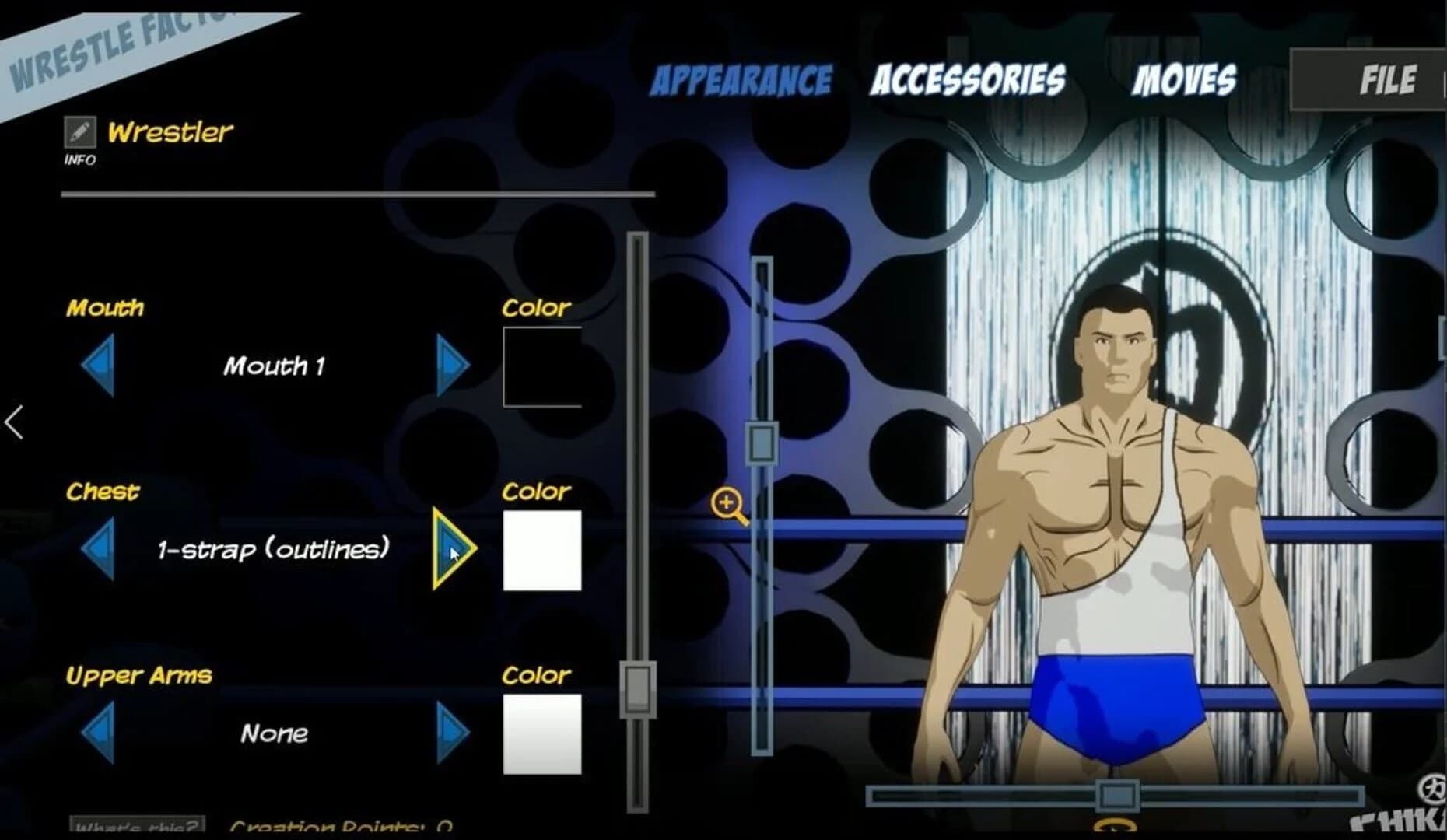Switch to the Accessories tab
The height and width of the screenshot is (840, 1447).
tap(969, 78)
